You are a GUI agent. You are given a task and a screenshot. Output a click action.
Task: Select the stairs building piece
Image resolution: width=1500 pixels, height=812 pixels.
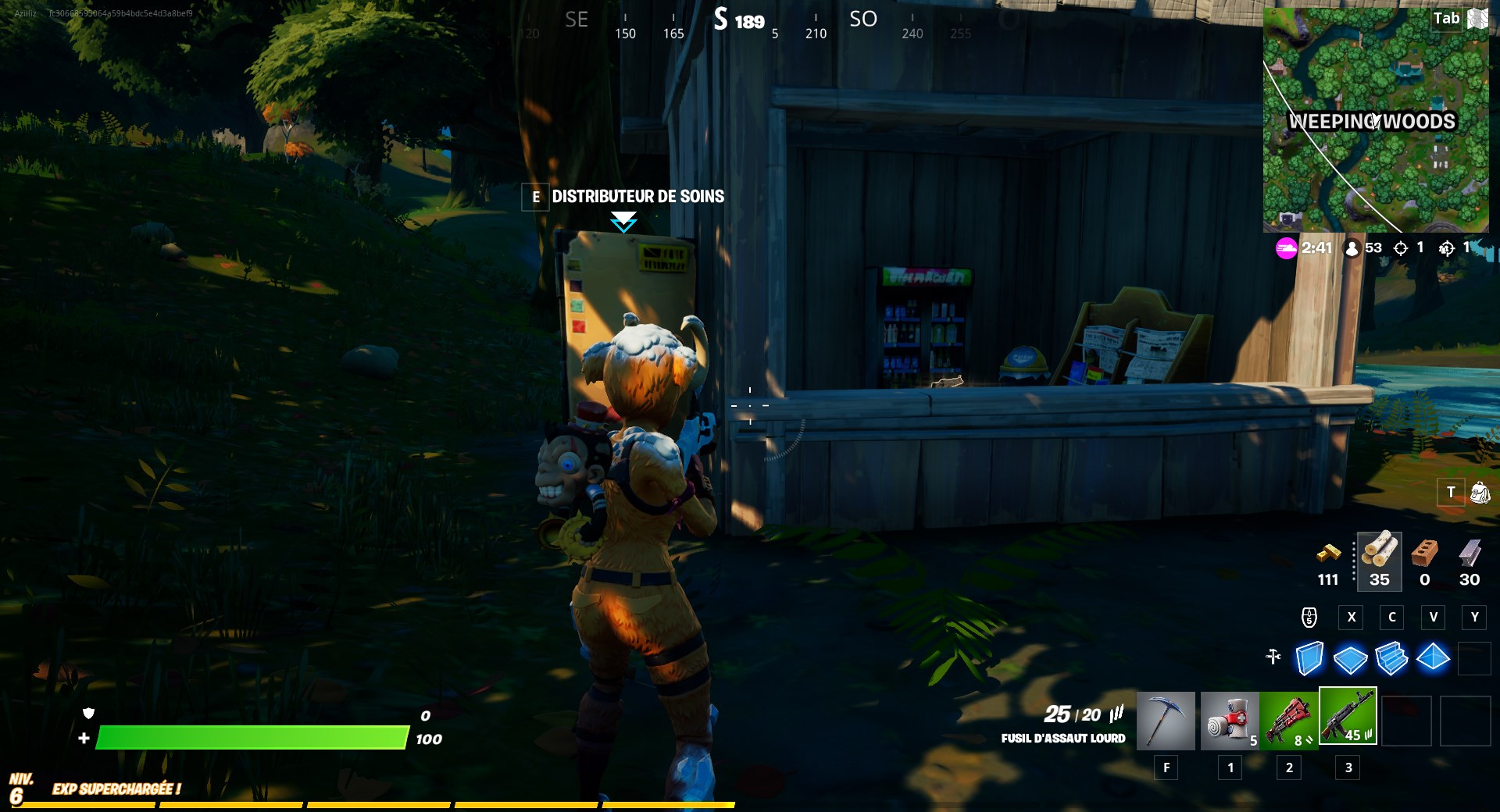(1394, 660)
